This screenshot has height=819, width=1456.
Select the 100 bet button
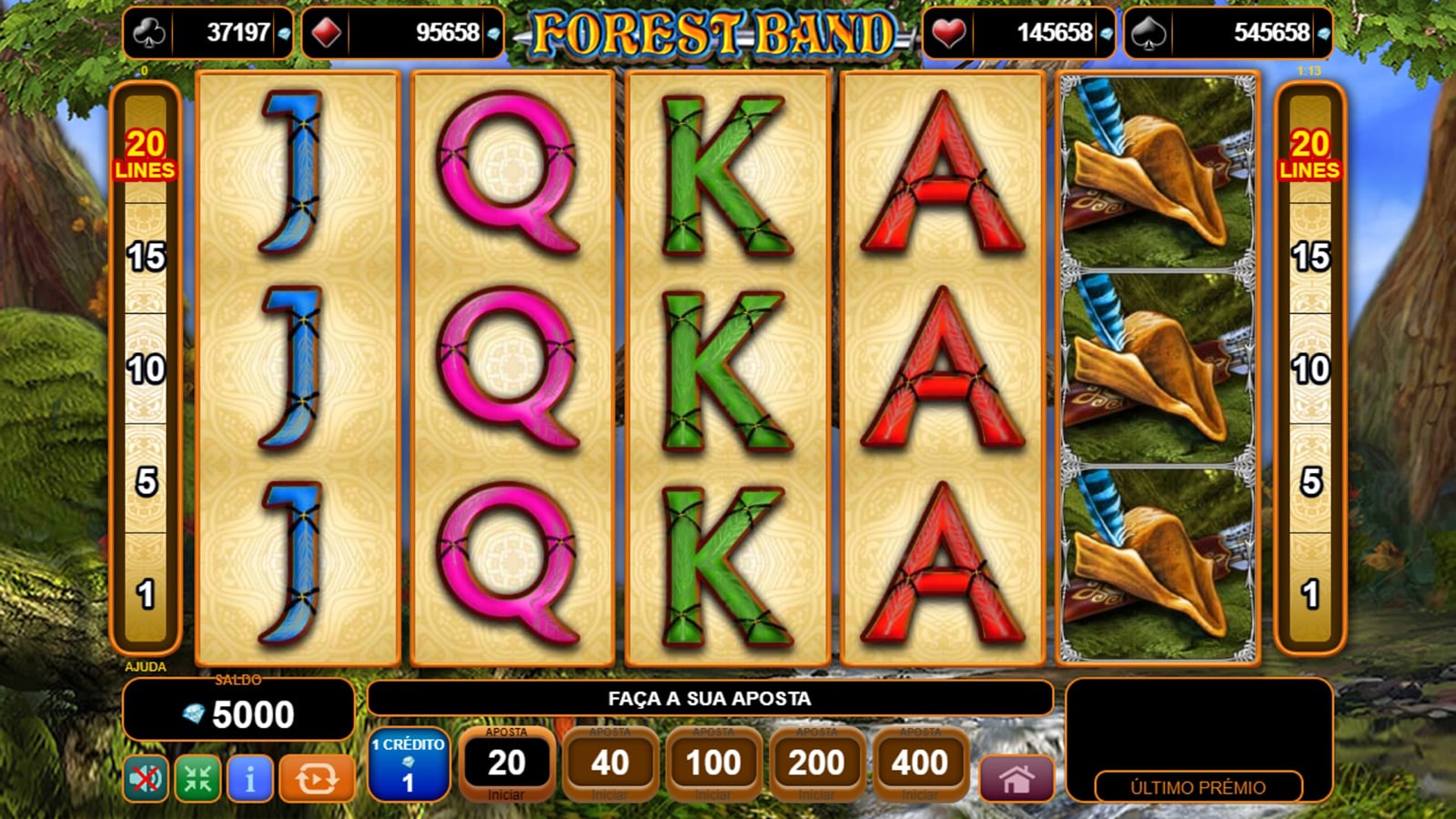tap(713, 764)
